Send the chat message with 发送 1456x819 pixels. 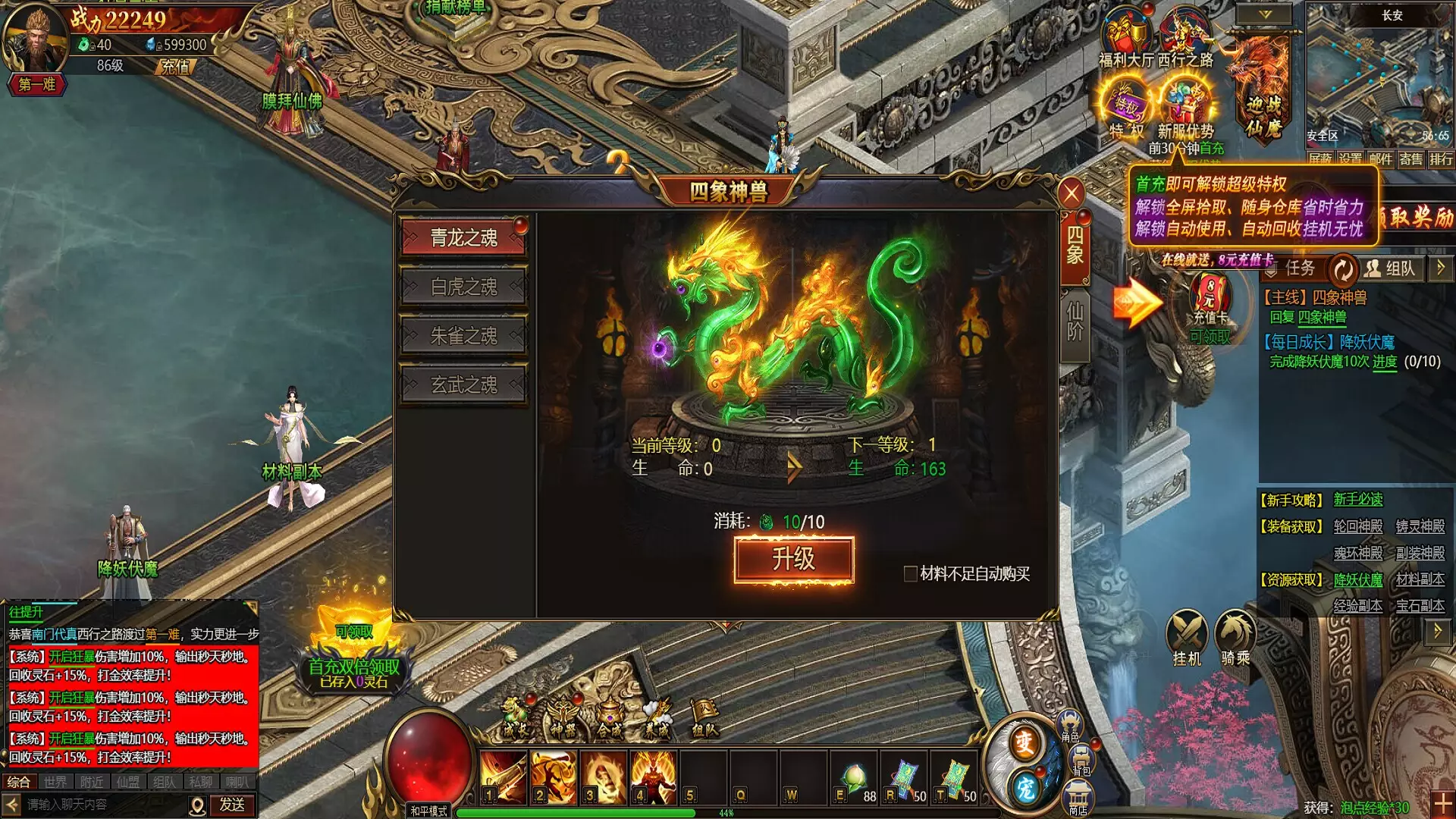click(x=232, y=805)
